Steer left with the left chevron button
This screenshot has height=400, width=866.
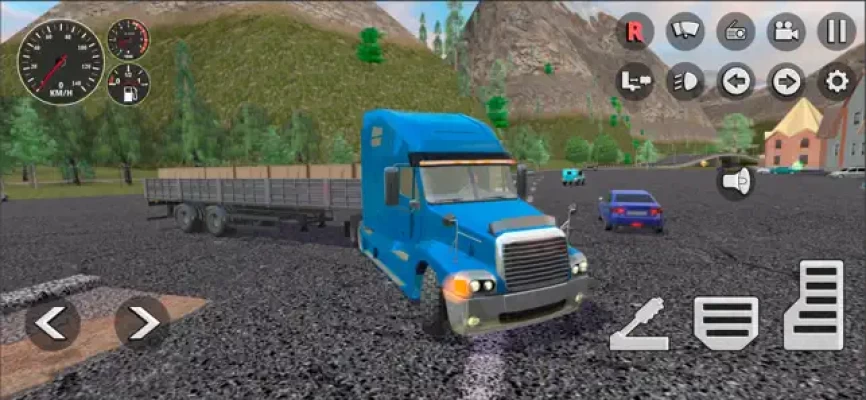[52, 322]
